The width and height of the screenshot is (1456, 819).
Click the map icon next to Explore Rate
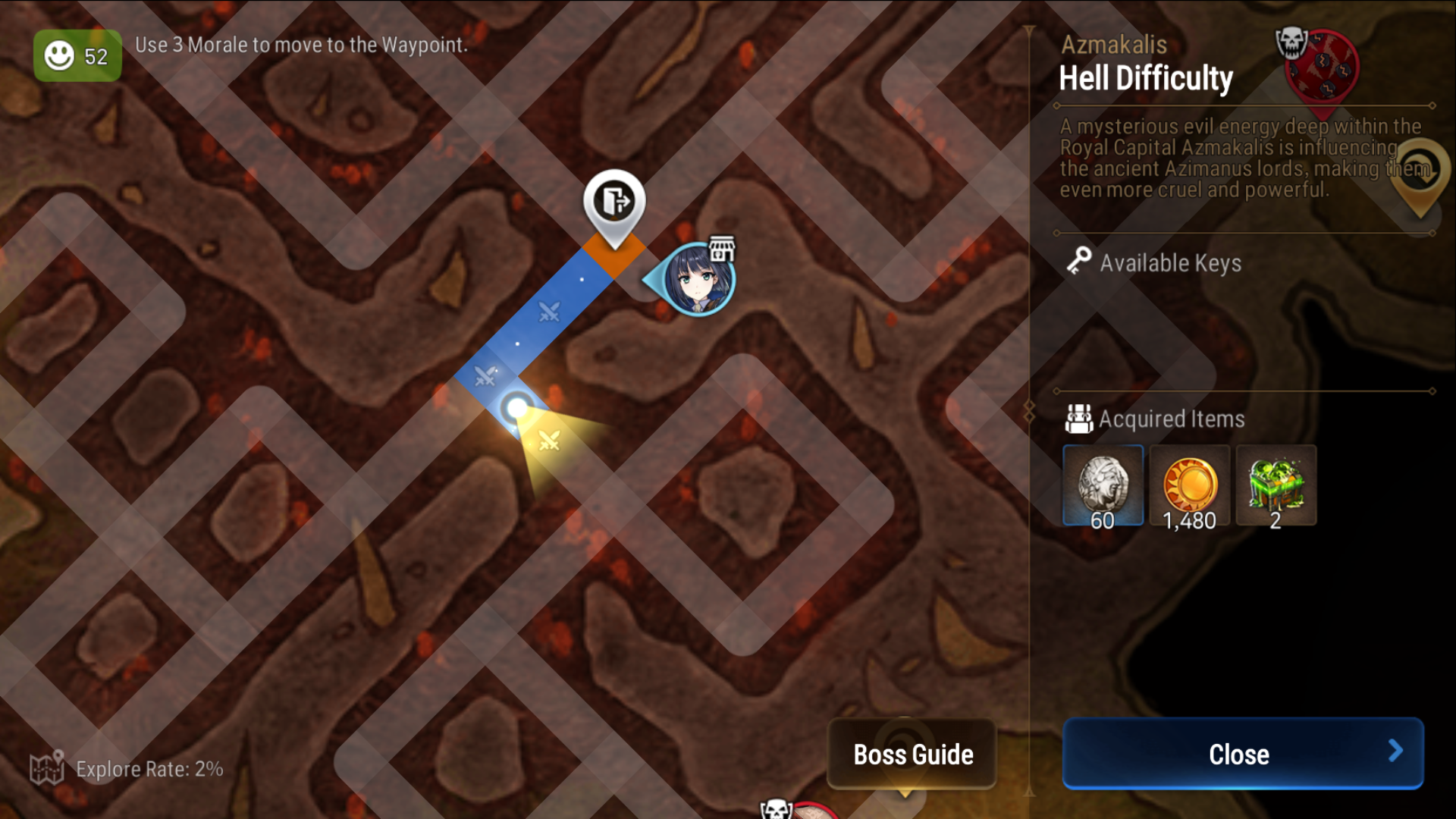point(49,768)
